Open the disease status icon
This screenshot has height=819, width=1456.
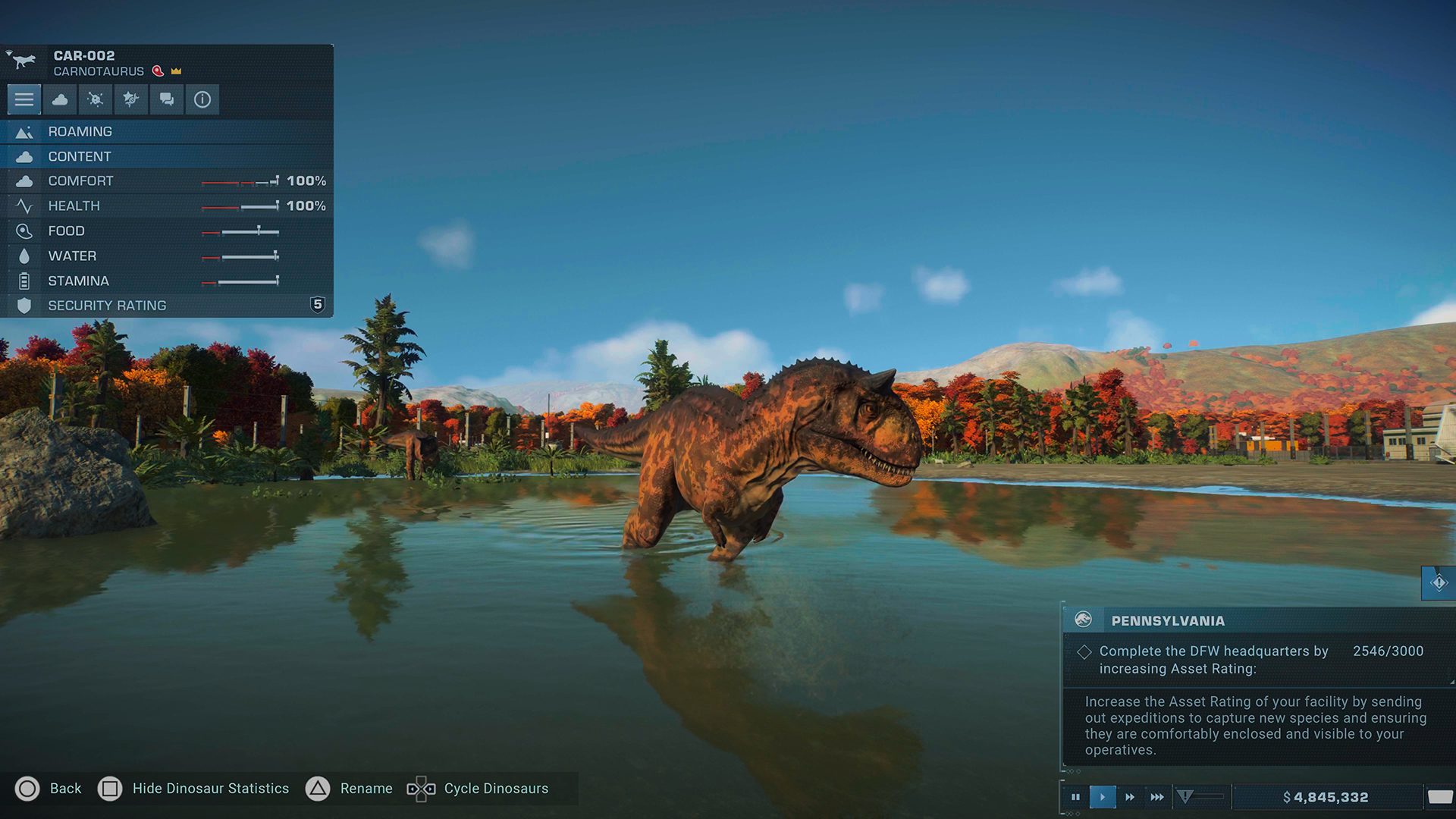point(95,99)
